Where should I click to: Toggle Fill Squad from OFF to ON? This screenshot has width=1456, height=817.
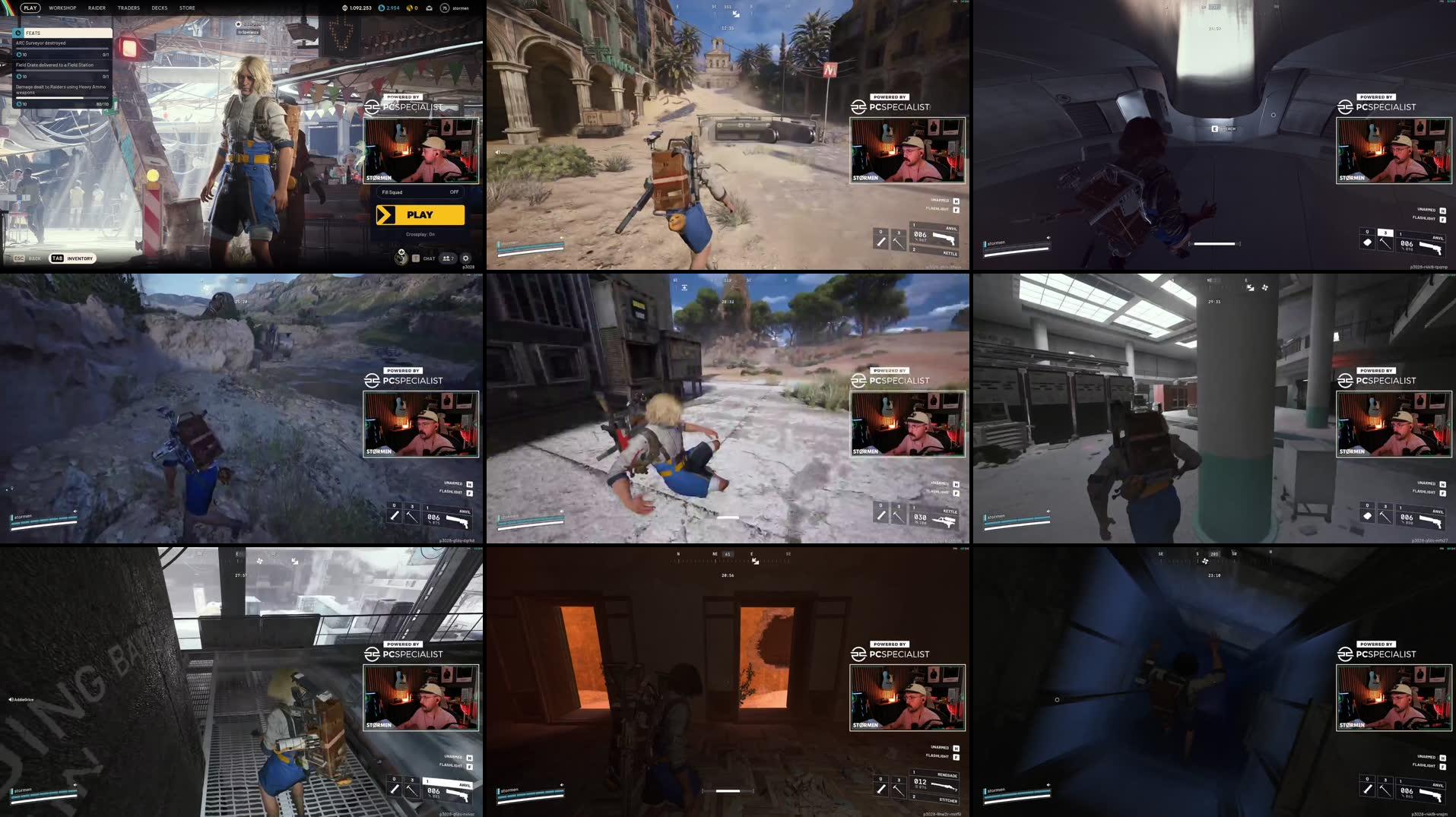[453, 192]
